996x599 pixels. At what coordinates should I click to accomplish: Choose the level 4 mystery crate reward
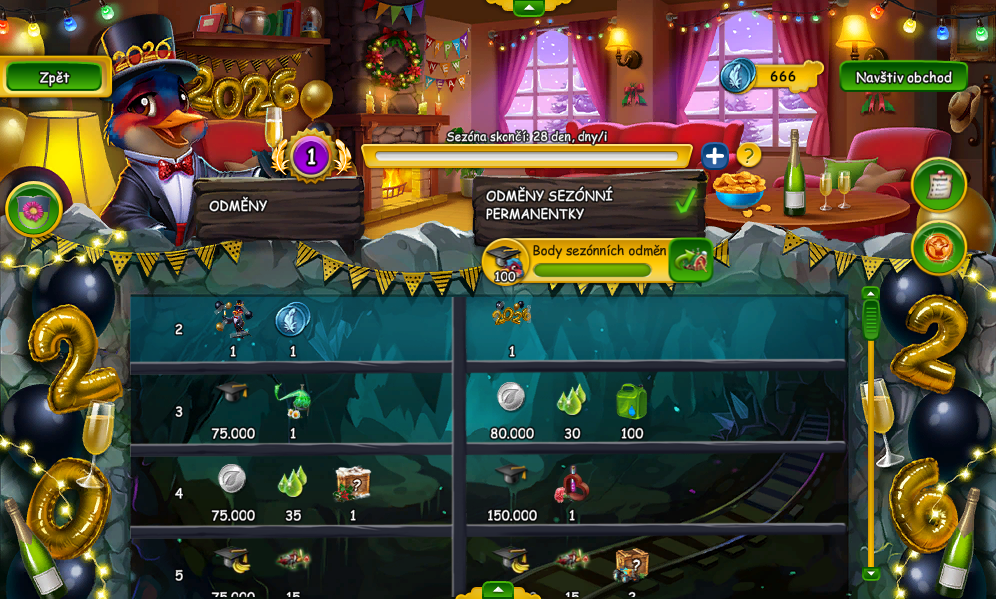(353, 483)
